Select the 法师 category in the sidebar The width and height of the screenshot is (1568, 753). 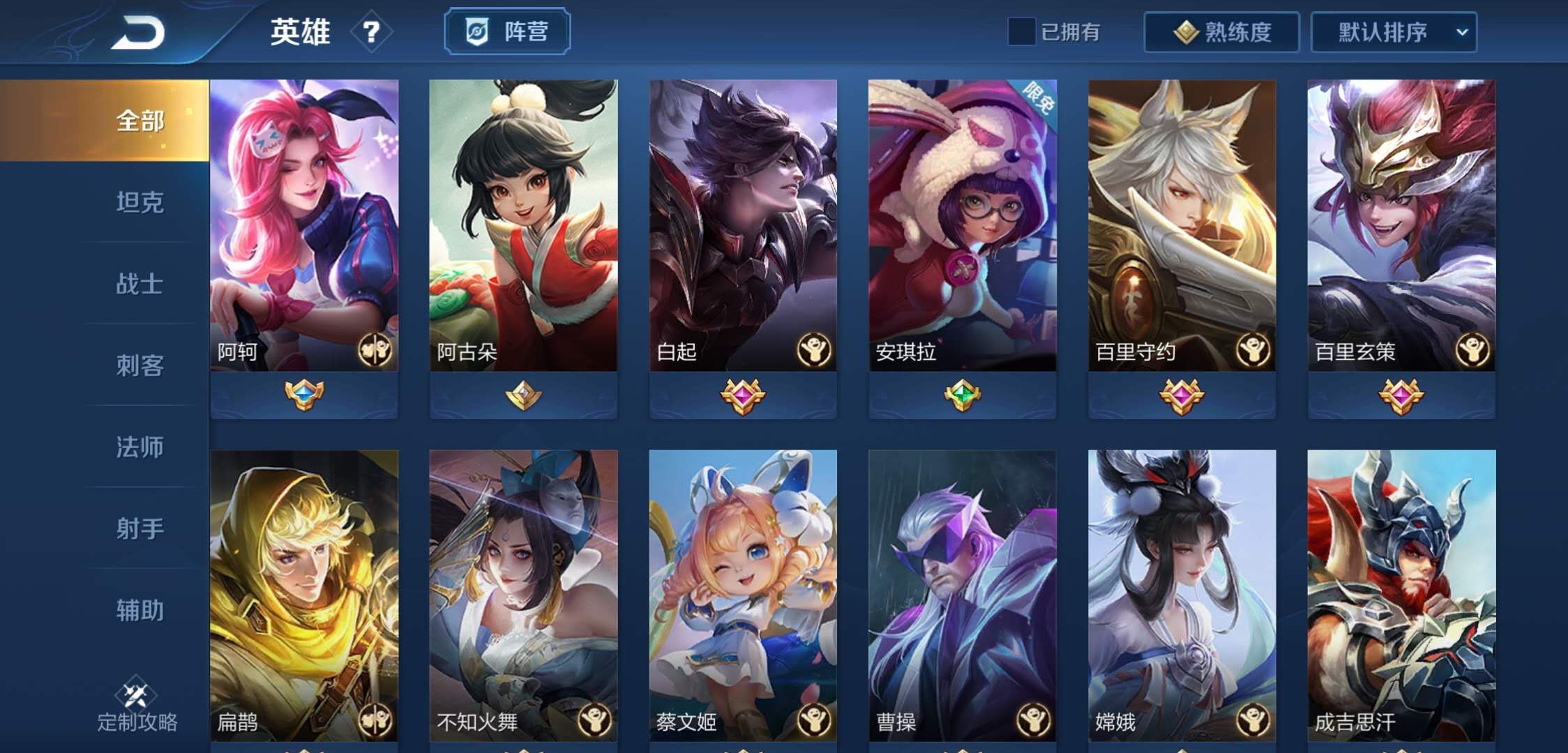140,449
